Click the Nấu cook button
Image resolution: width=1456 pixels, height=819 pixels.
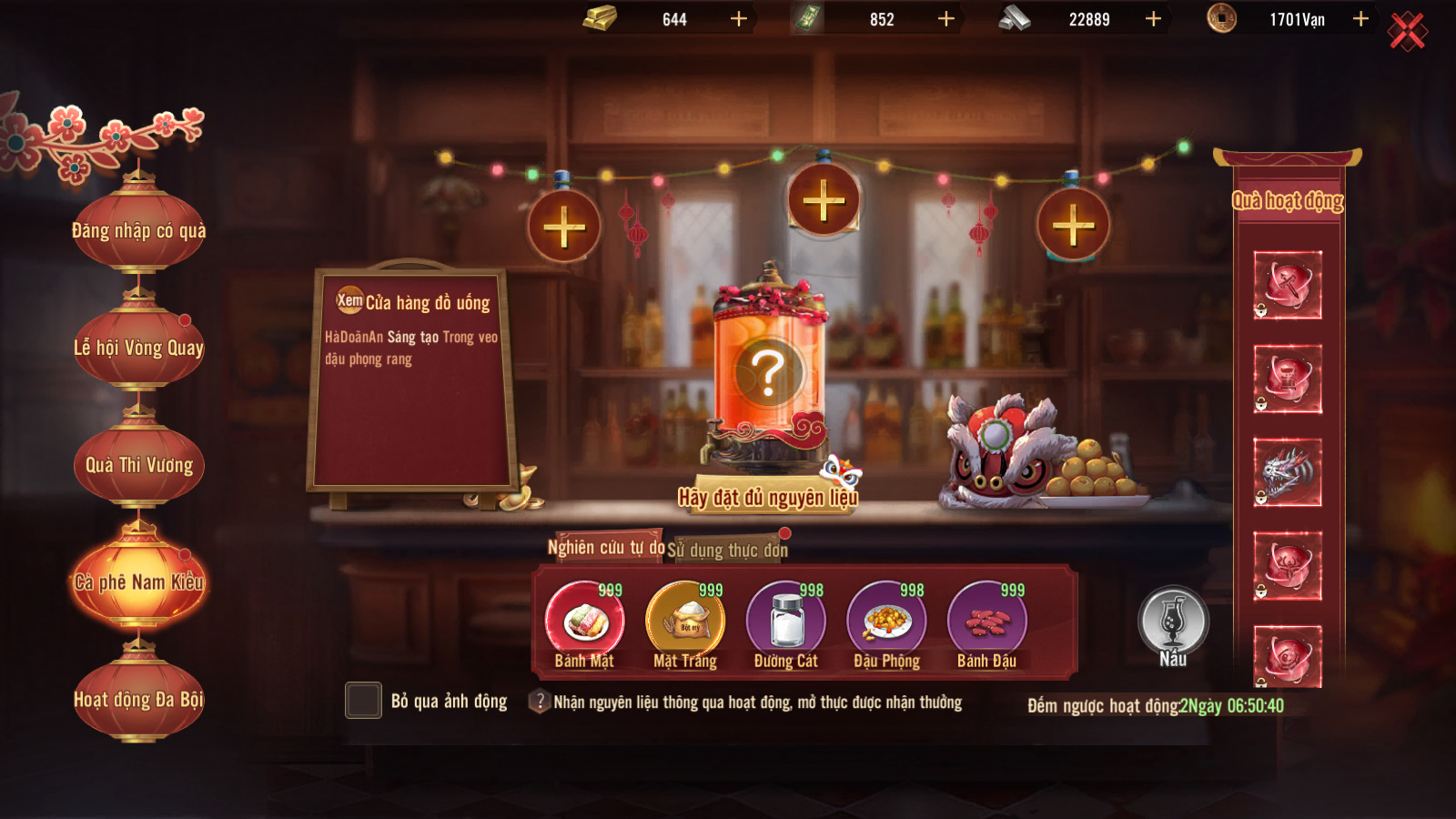click(x=1173, y=624)
